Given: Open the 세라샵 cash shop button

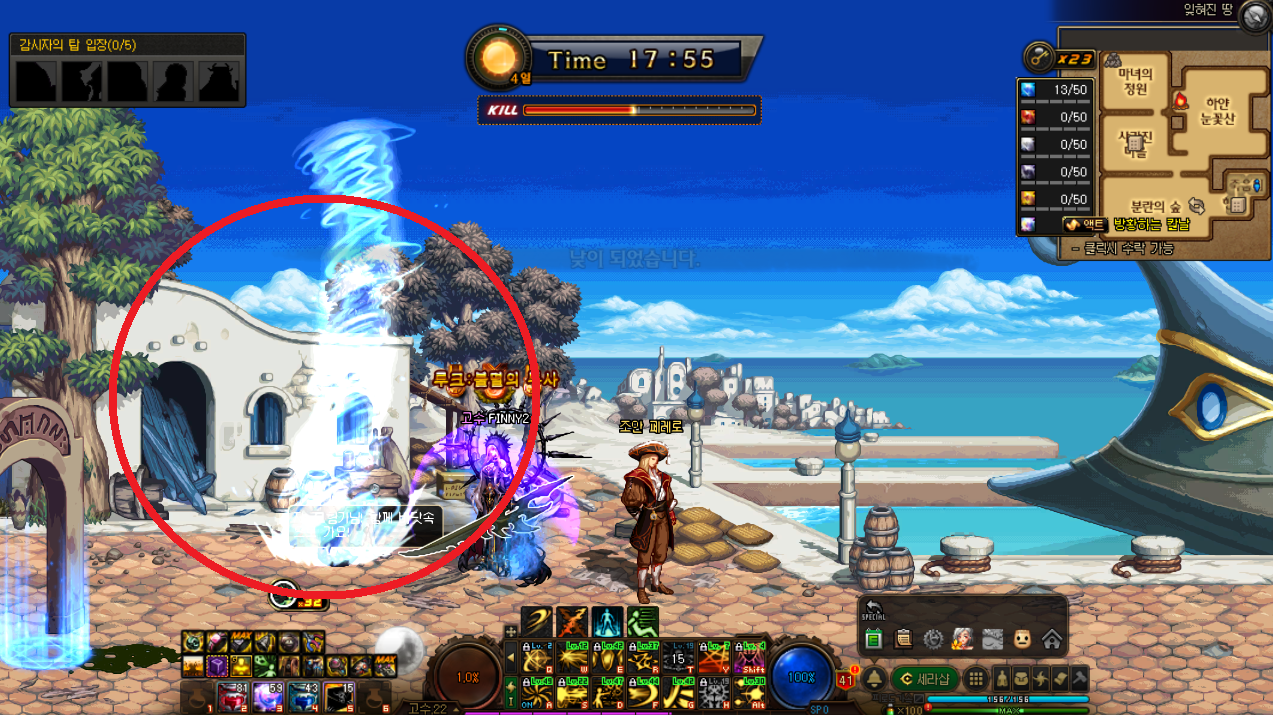Looking at the screenshot, I should pyautogui.click(x=927, y=678).
